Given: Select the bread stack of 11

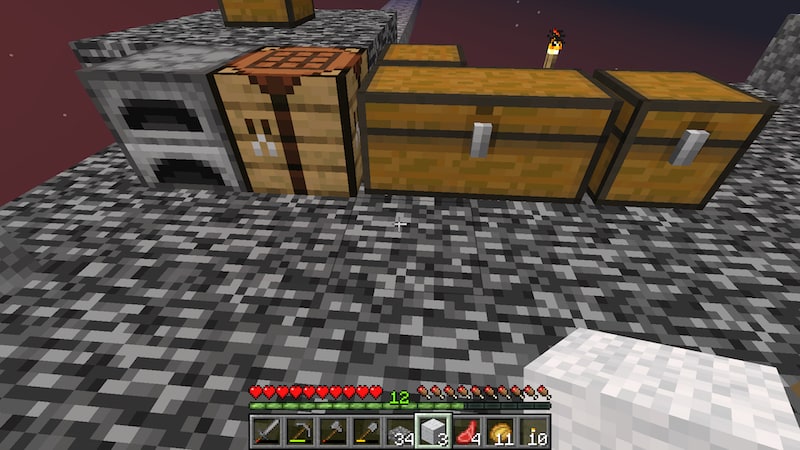Looking at the screenshot, I should [x=499, y=432].
